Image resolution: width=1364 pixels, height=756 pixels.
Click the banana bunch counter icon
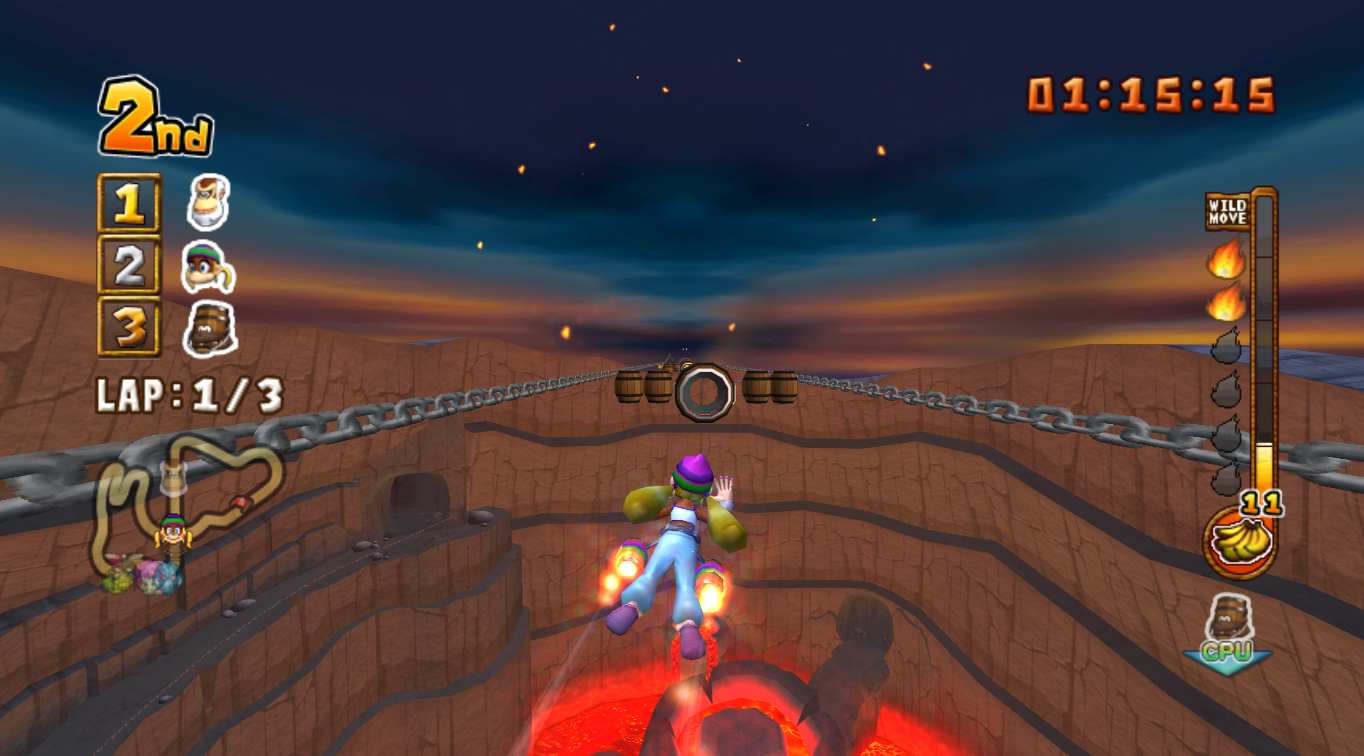[x=1239, y=541]
